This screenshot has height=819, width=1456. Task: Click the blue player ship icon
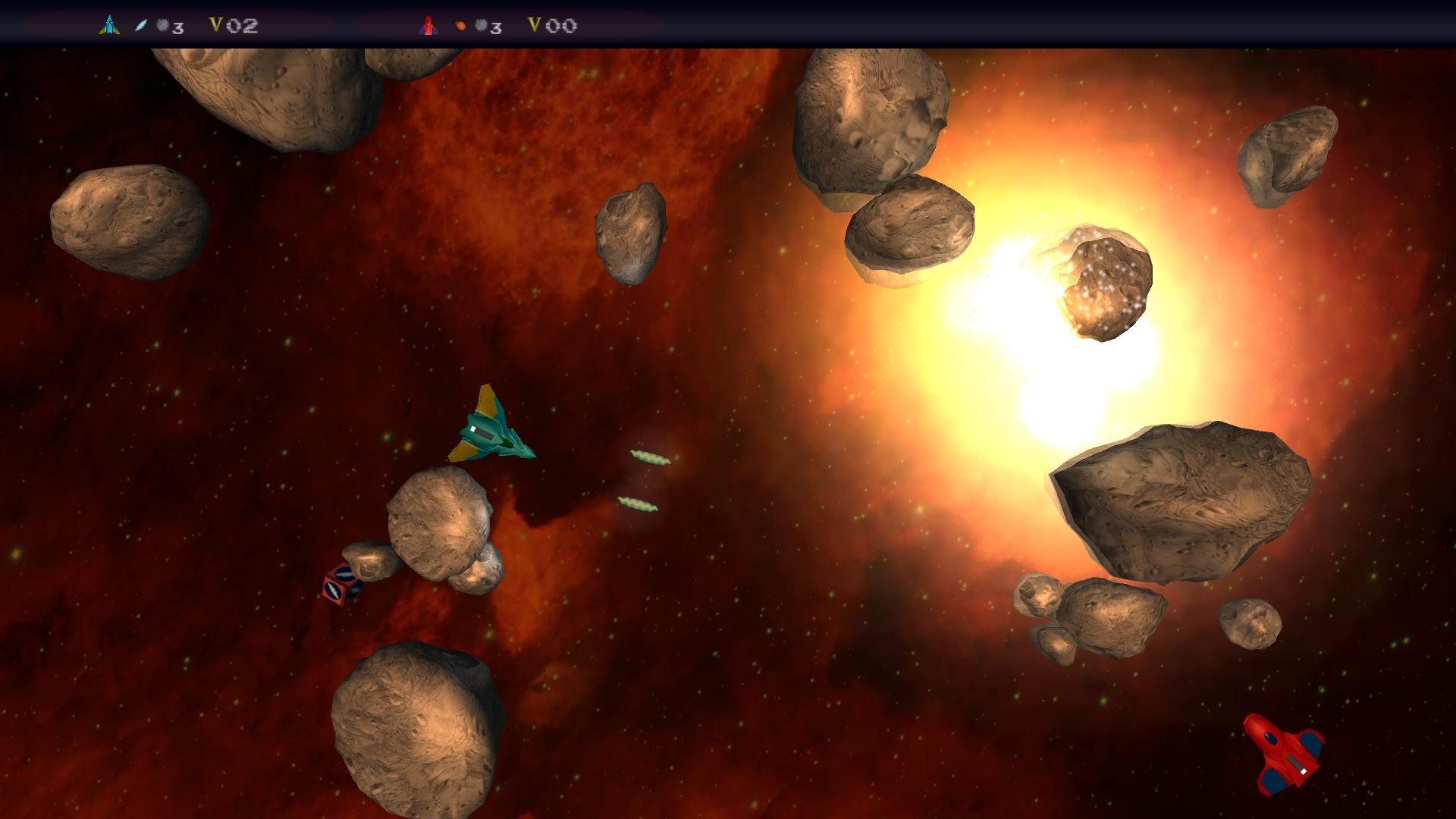[x=109, y=26]
